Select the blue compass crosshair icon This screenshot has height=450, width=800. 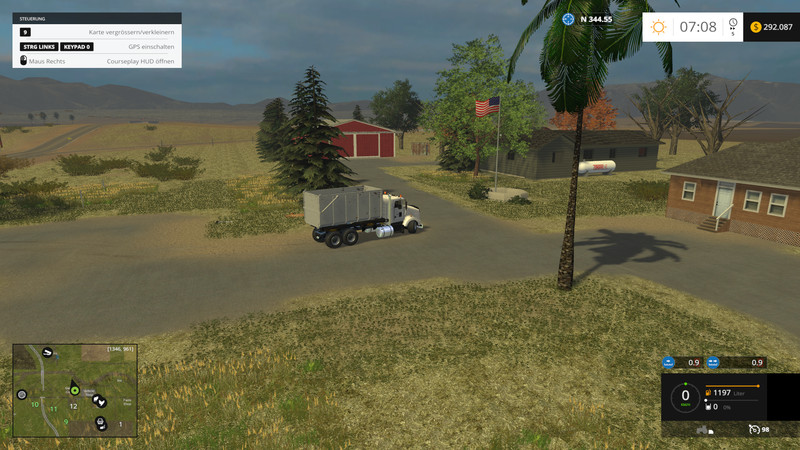[x=568, y=19]
